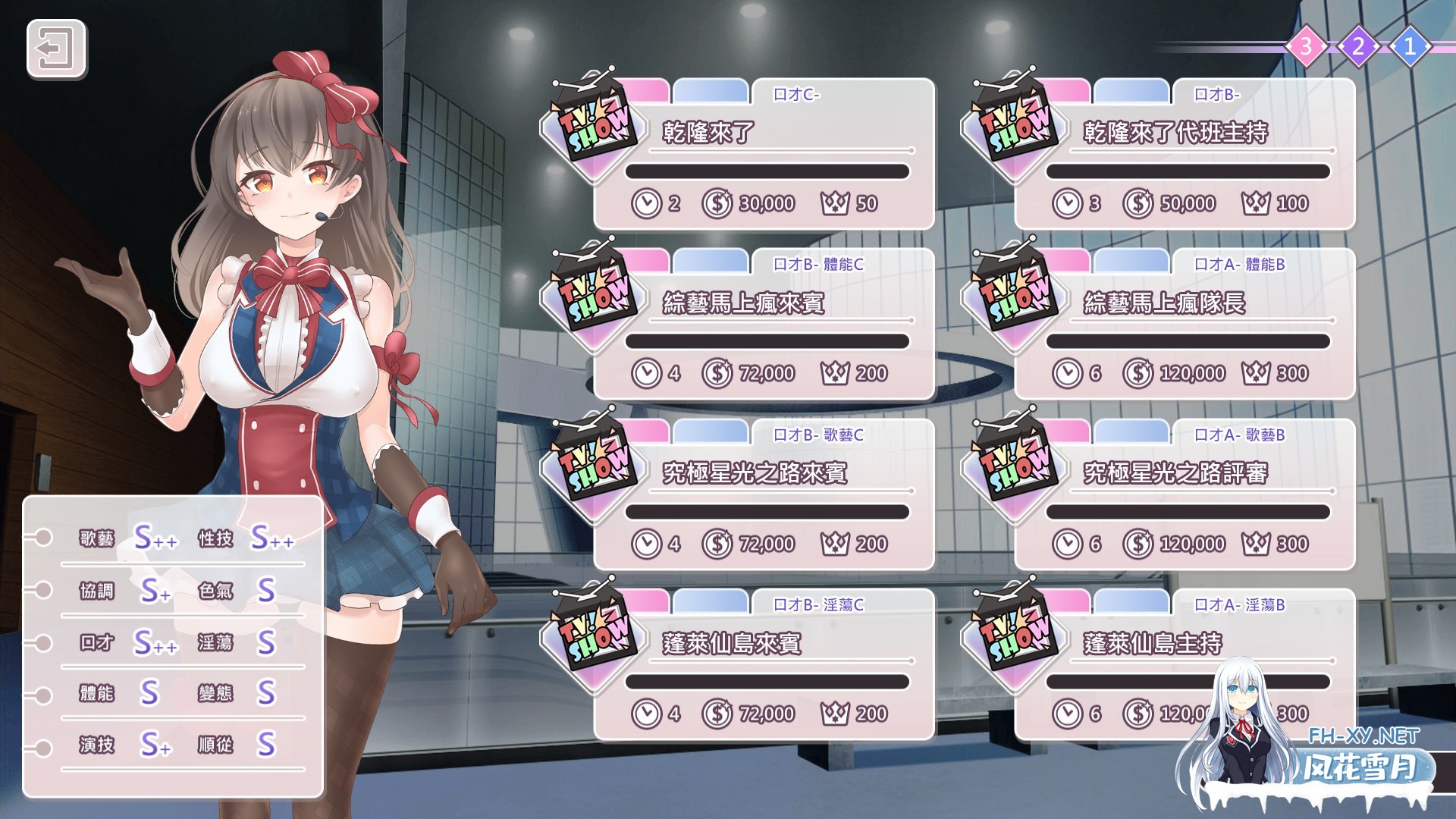
Task: Click the crown icon showing 50 fame
Action: click(x=837, y=203)
